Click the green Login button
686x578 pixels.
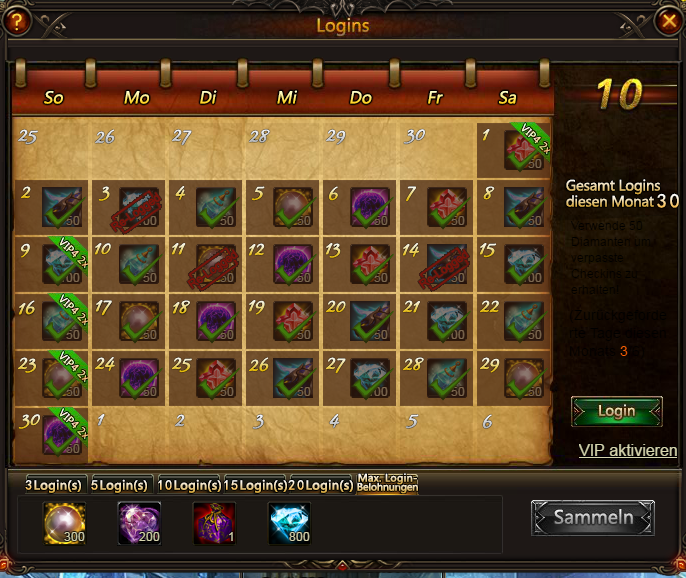(x=616, y=411)
